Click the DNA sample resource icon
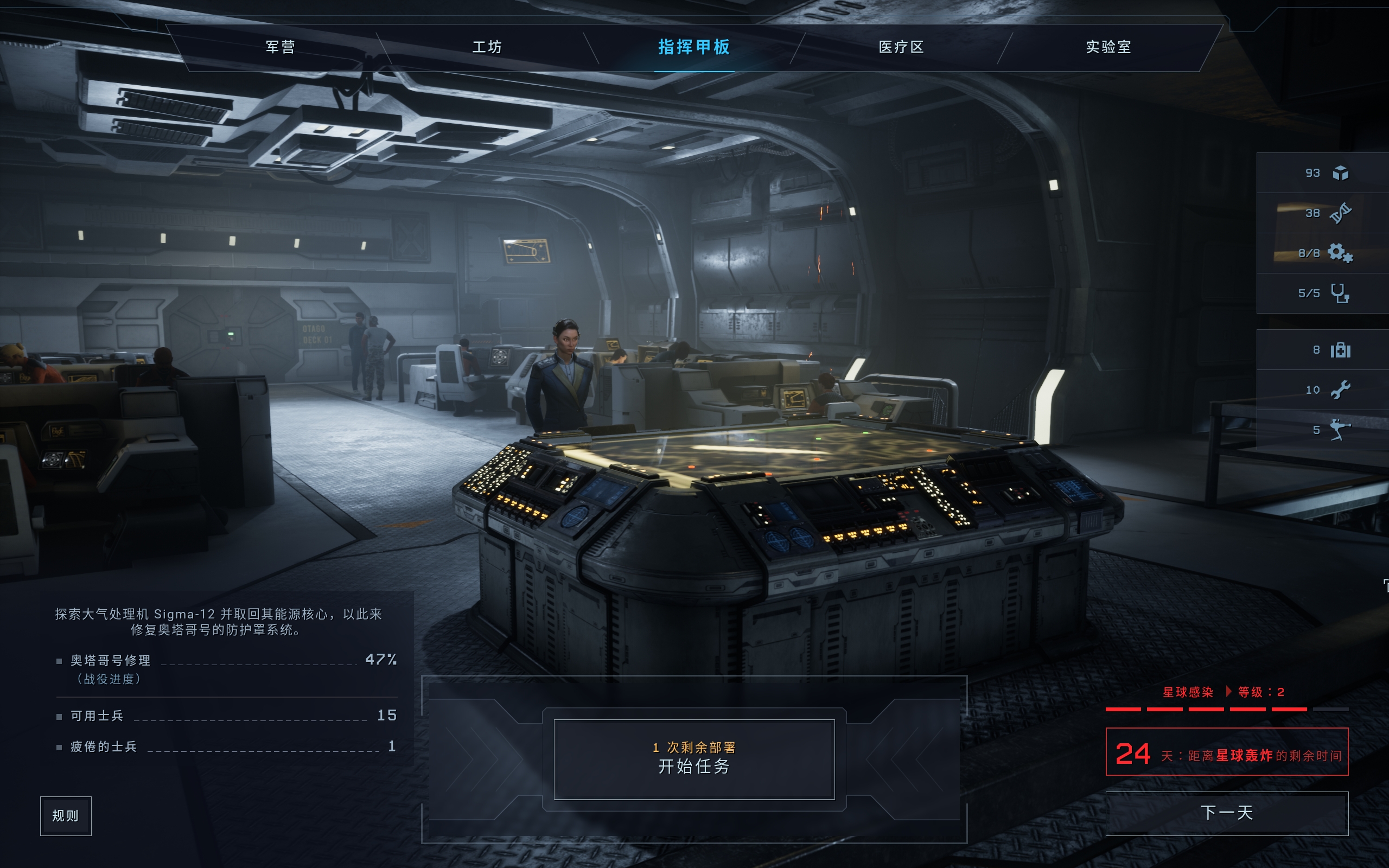Screen dimensions: 1389x868 click(x=1340, y=213)
